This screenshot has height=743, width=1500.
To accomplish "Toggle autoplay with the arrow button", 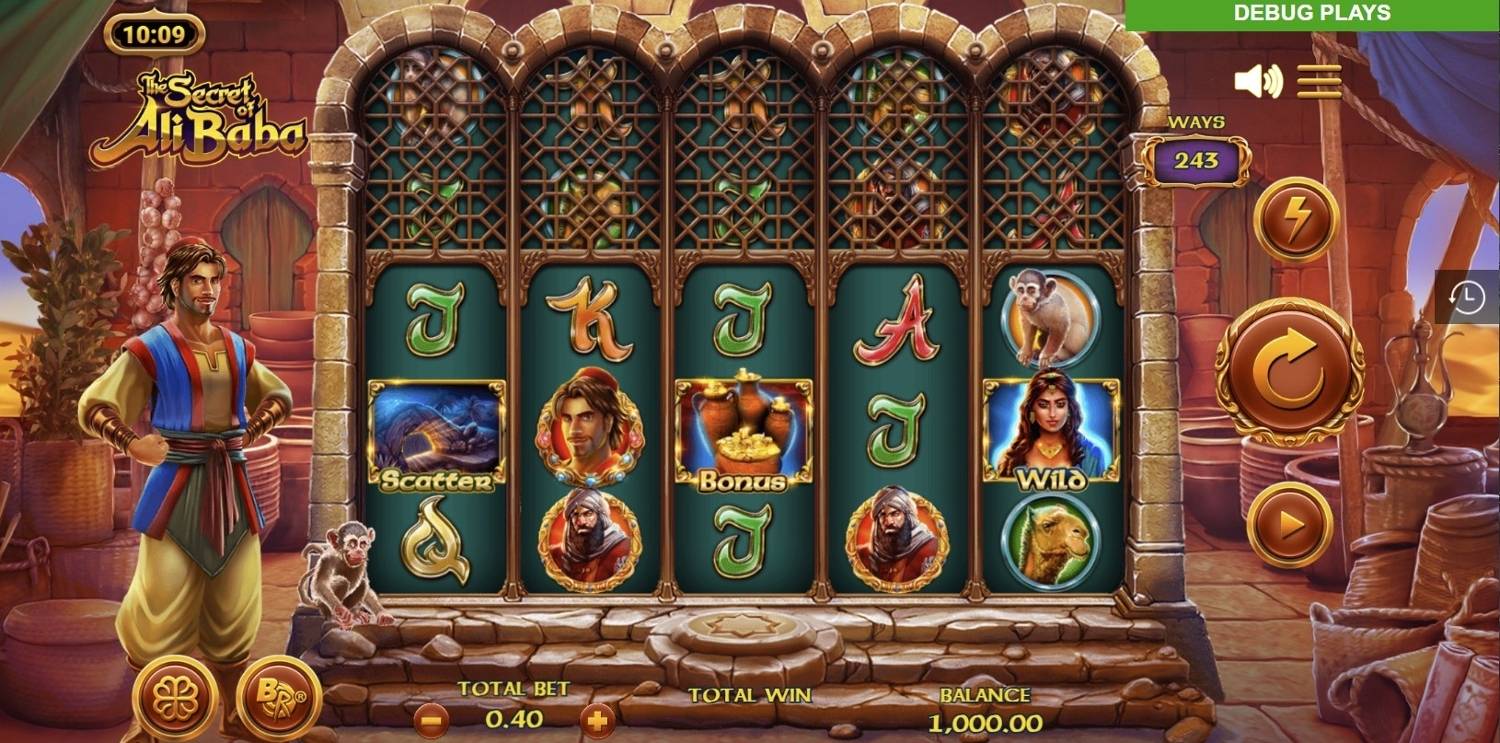I will coord(1290,525).
